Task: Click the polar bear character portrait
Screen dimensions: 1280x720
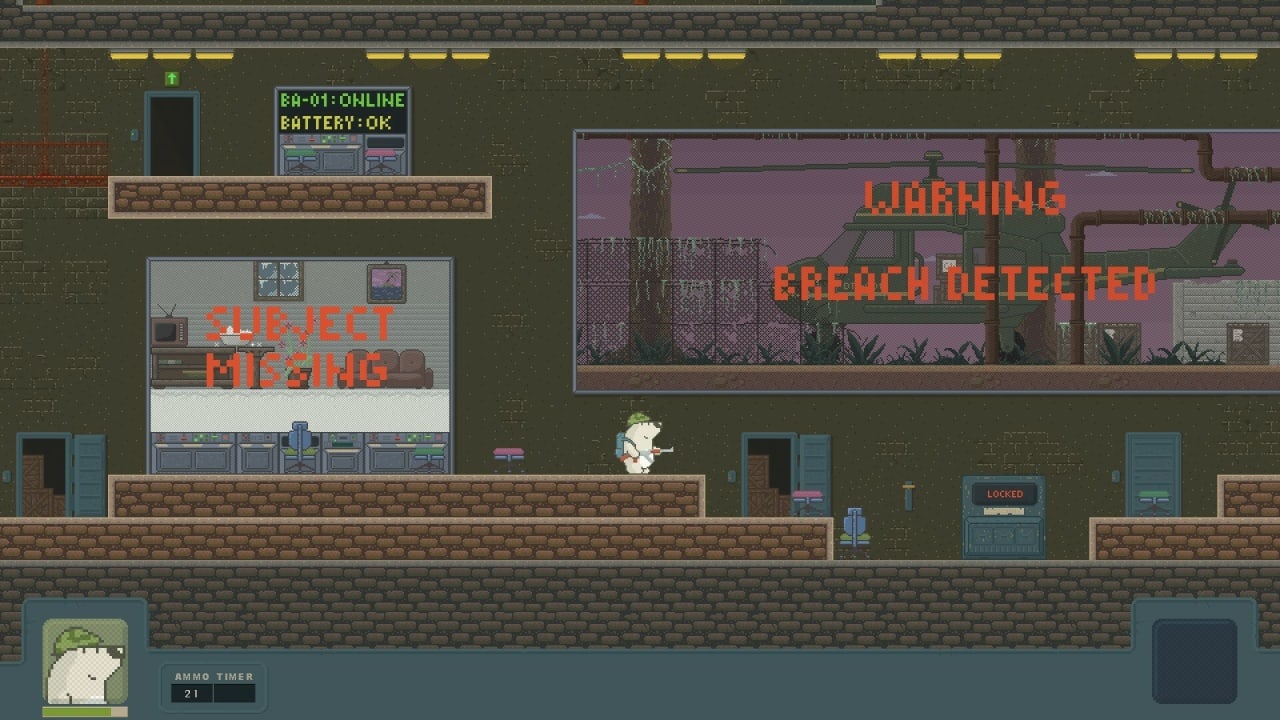Action: coord(85,662)
